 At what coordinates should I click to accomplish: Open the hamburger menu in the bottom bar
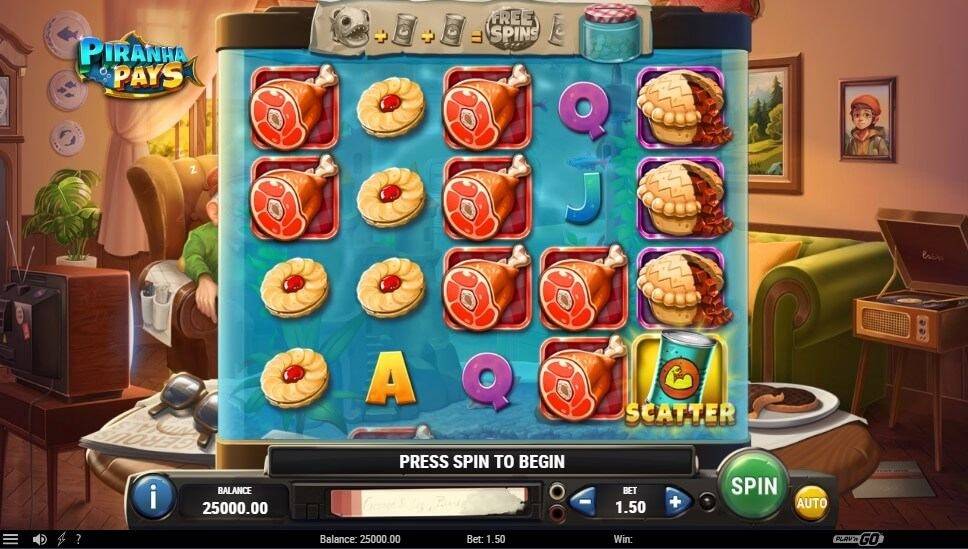[x=11, y=539]
